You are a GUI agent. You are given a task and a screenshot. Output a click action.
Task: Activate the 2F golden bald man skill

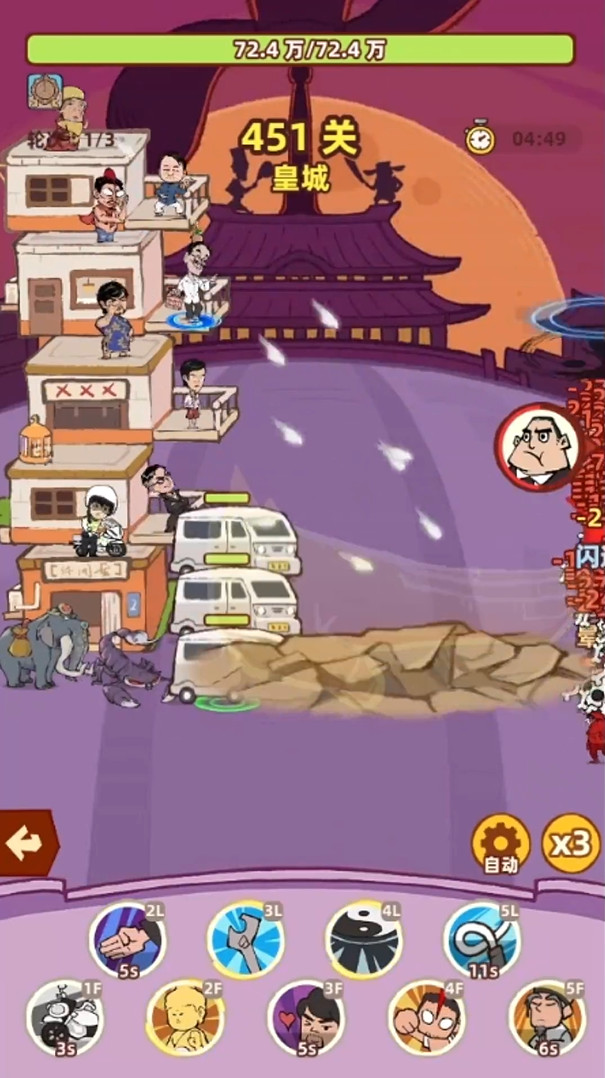tap(185, 1017)
